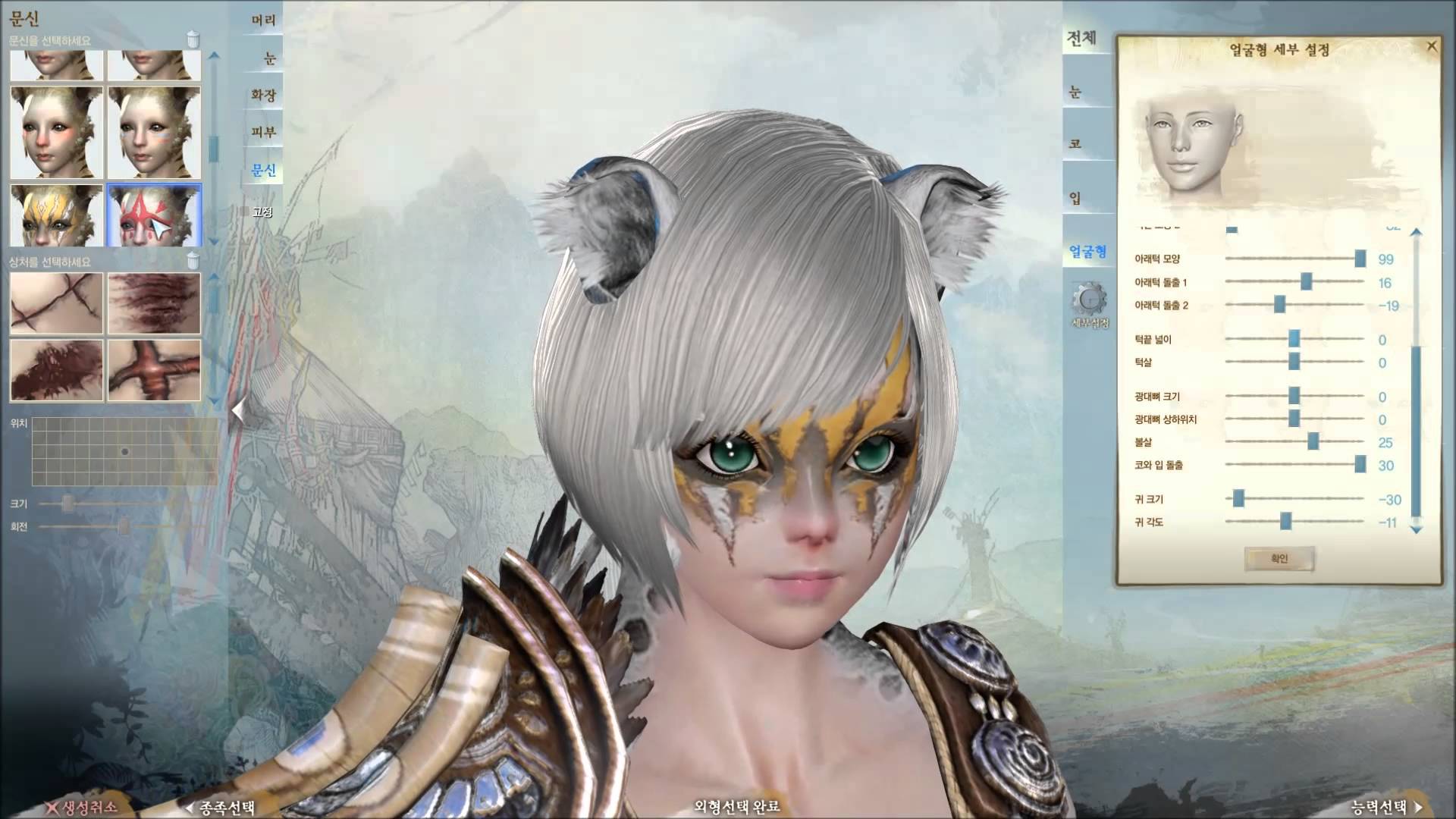
Task: Pick the yellow tiger stripe tattoo thumbnail
Action: (56, 215)
